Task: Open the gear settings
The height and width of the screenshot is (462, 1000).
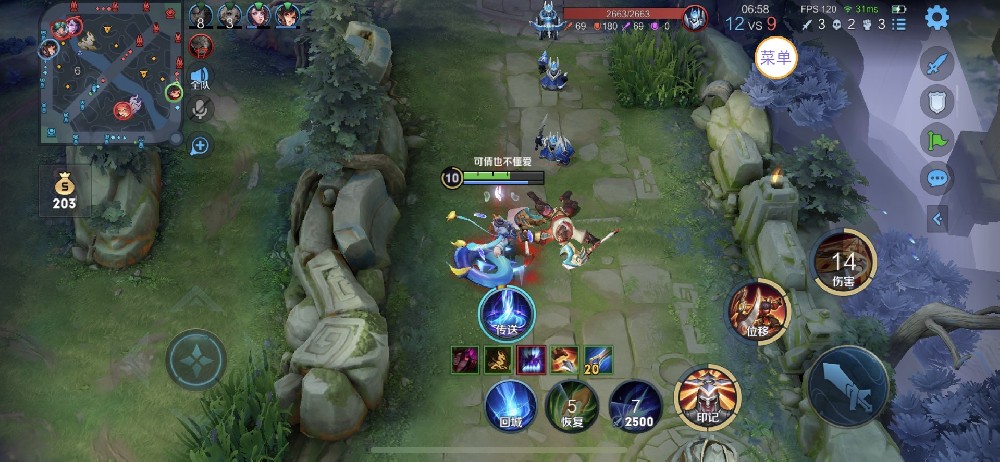Action: point(936,17)
